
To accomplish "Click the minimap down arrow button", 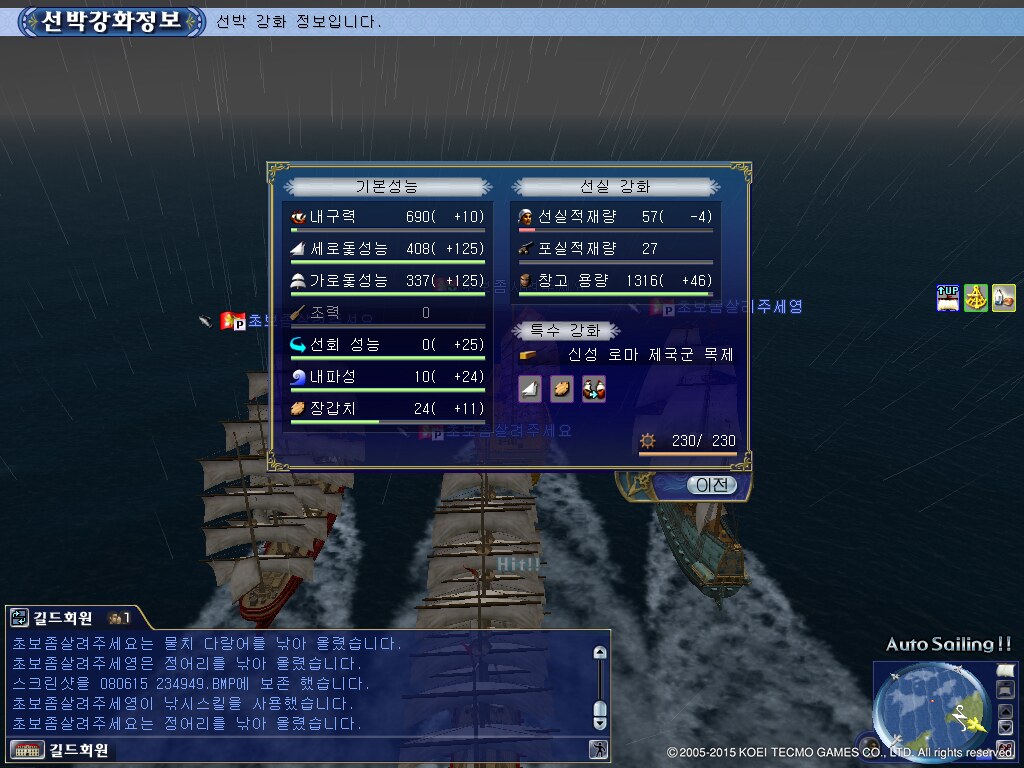I will click(1005, 727).
